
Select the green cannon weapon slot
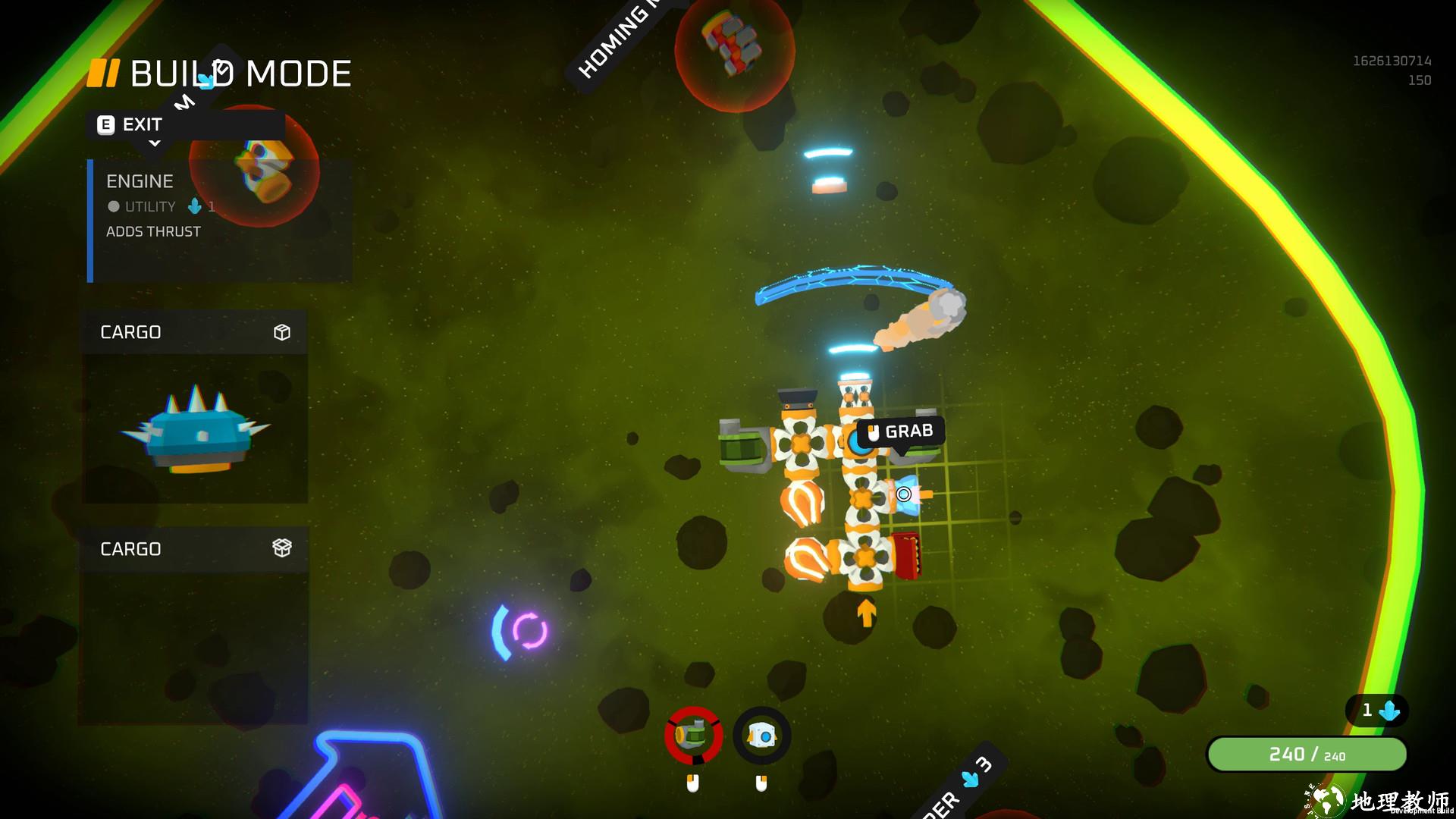click(693, 736)
